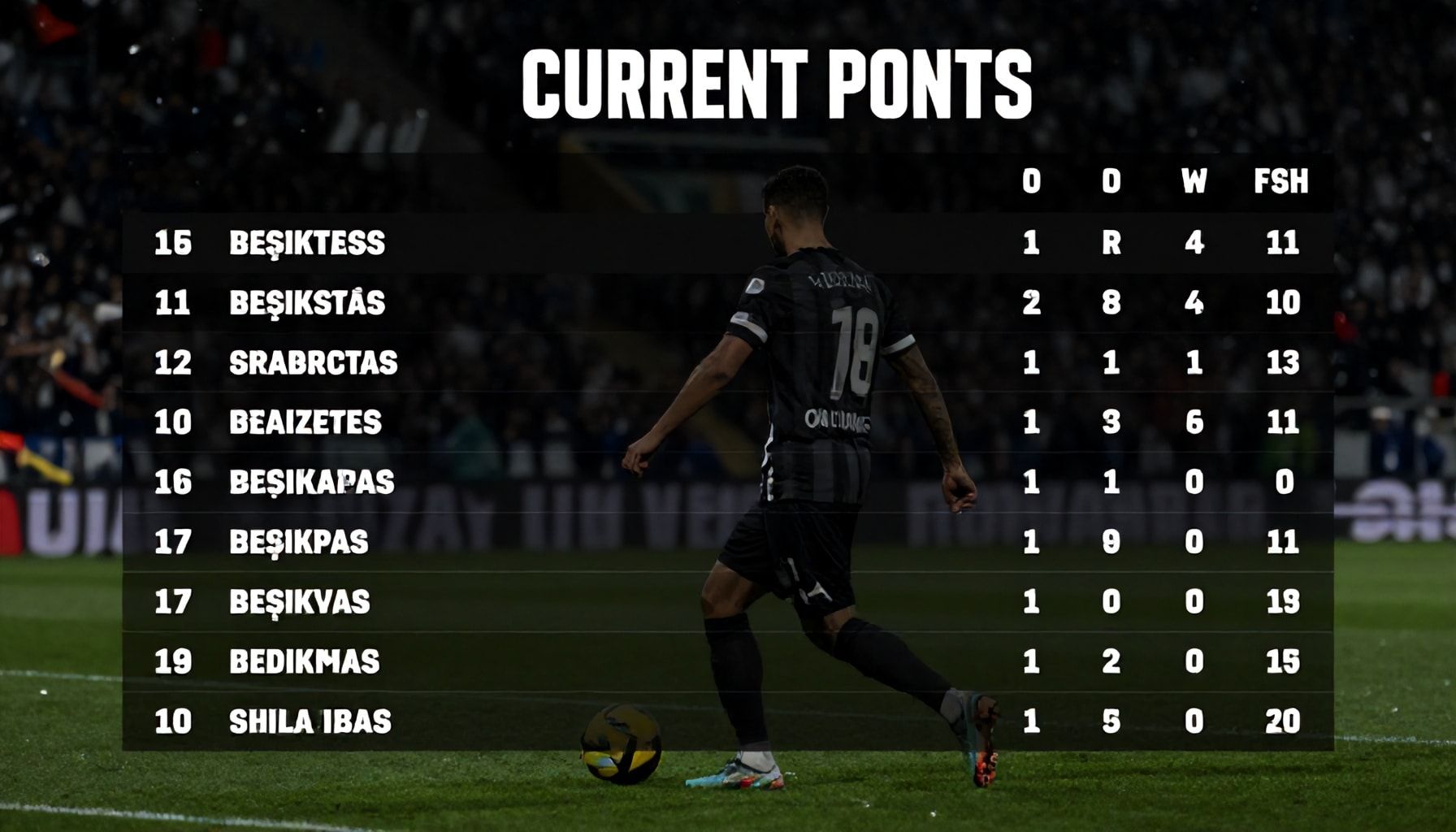Highlight the BEŞIKPAS team row
This screenshot has width=1456, height=832.
pos(299,542)
